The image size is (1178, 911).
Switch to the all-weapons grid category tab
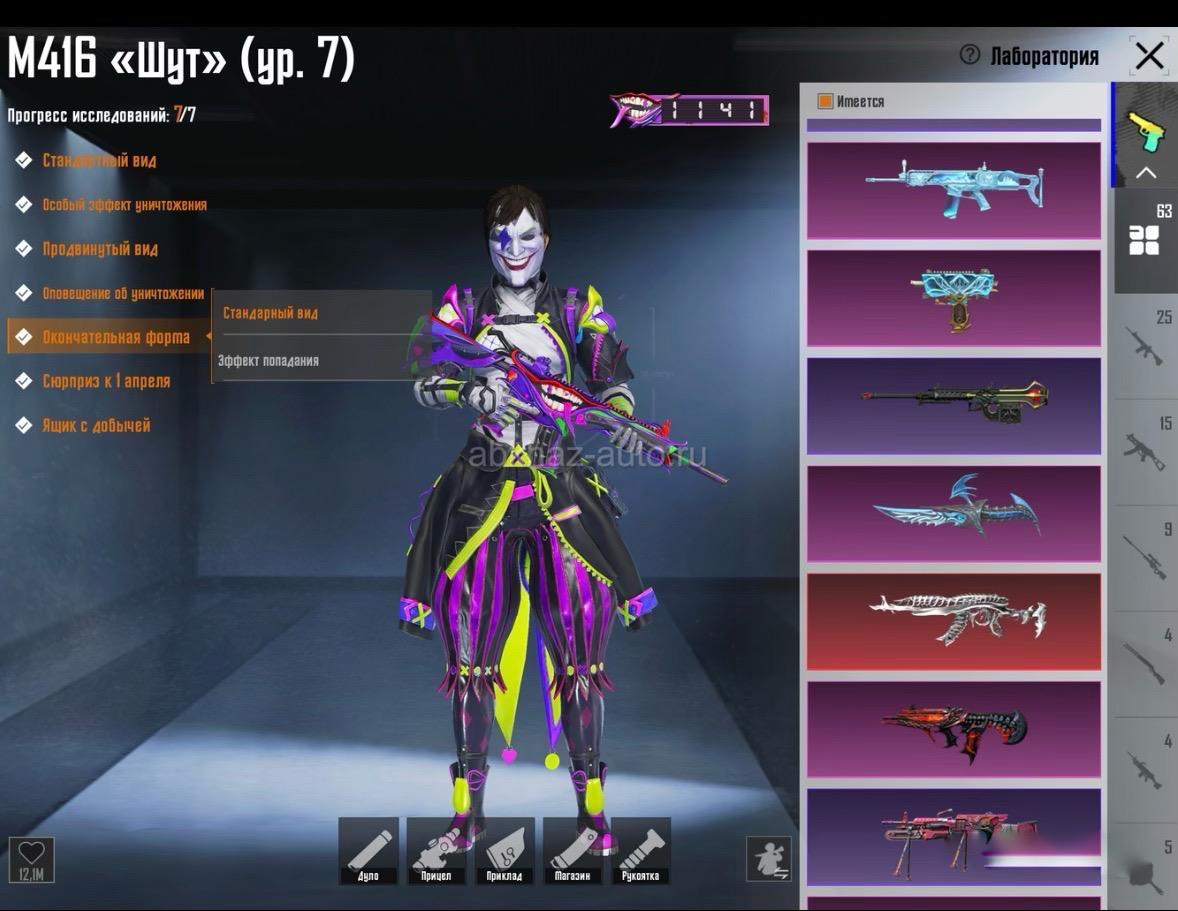(1145, 239)
